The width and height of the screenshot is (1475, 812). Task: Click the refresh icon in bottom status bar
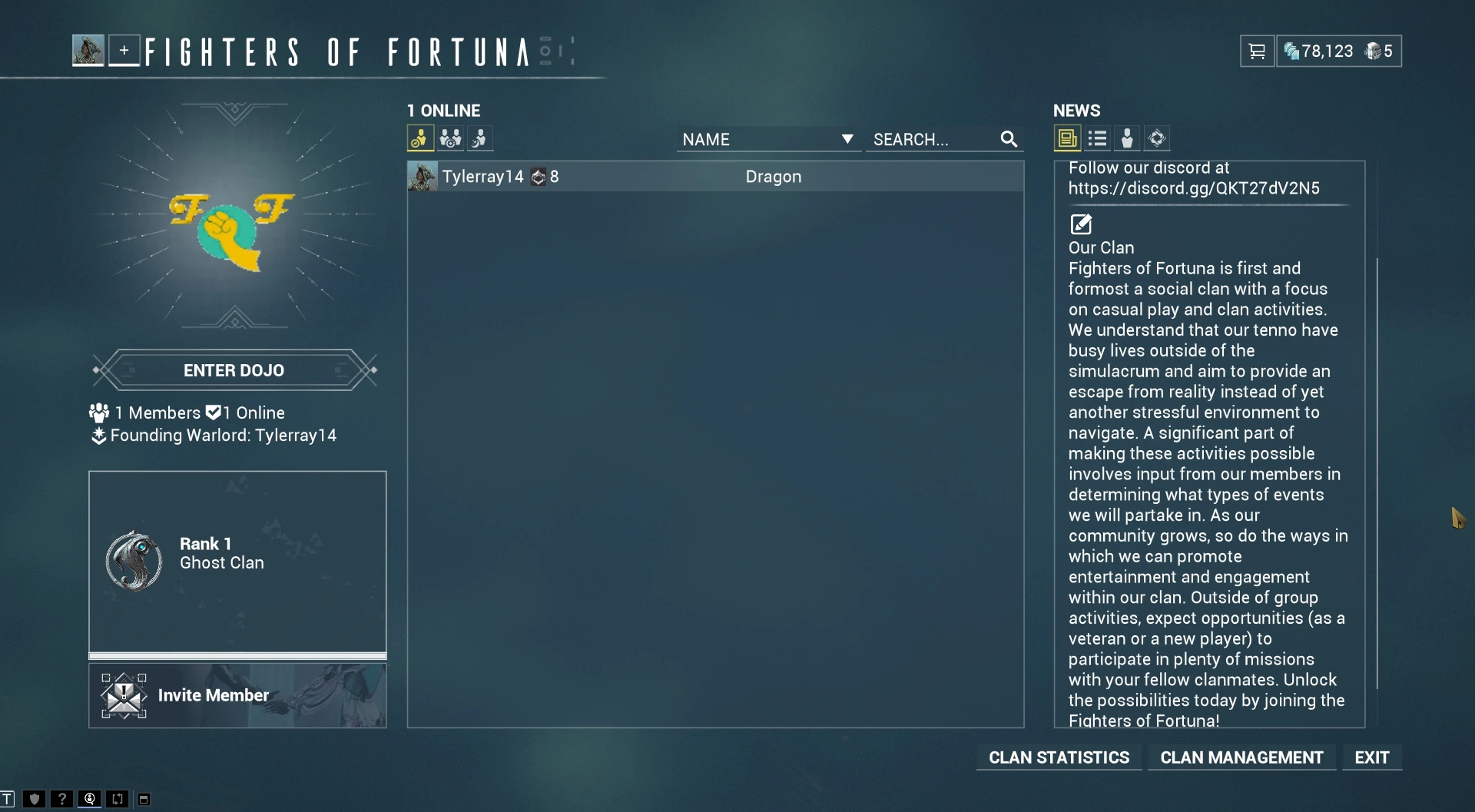pyautogui.click(x=117, y=799)
